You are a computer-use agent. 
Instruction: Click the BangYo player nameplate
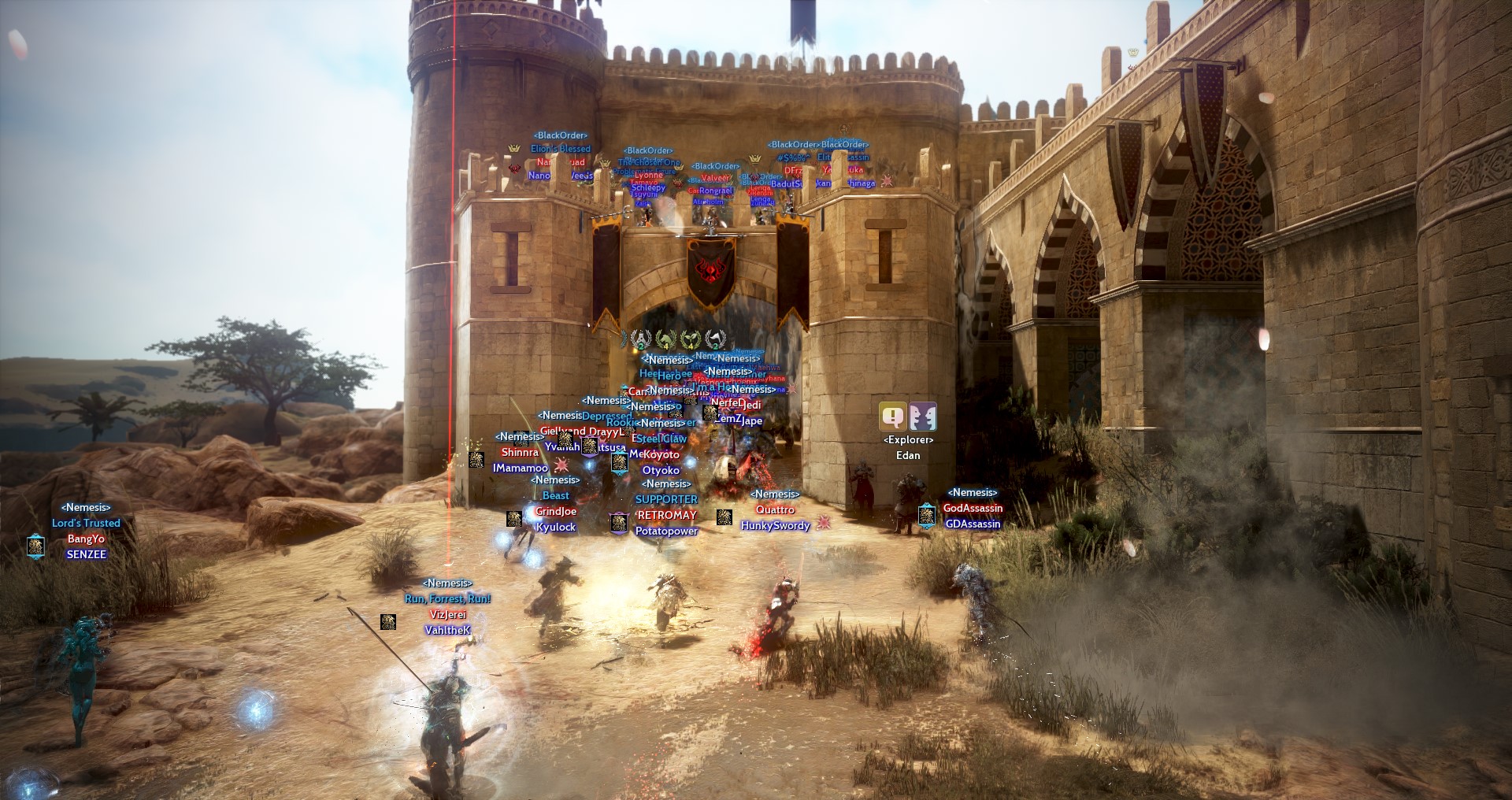pos(88,540)
